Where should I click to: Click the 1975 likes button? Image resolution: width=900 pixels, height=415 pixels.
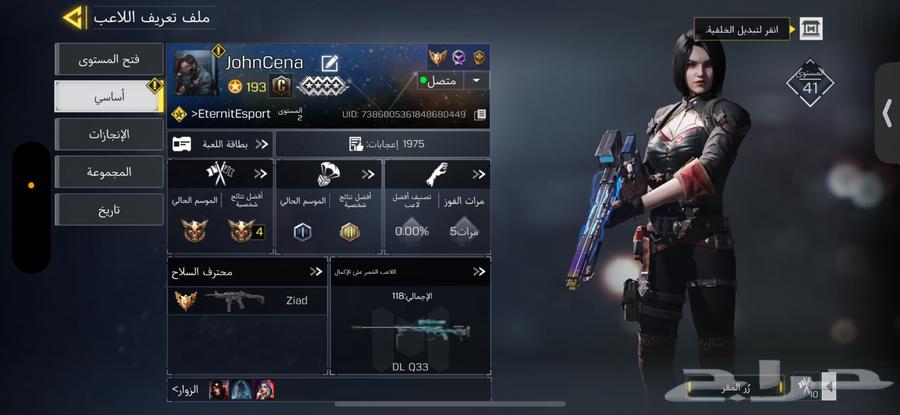point(382,144)
